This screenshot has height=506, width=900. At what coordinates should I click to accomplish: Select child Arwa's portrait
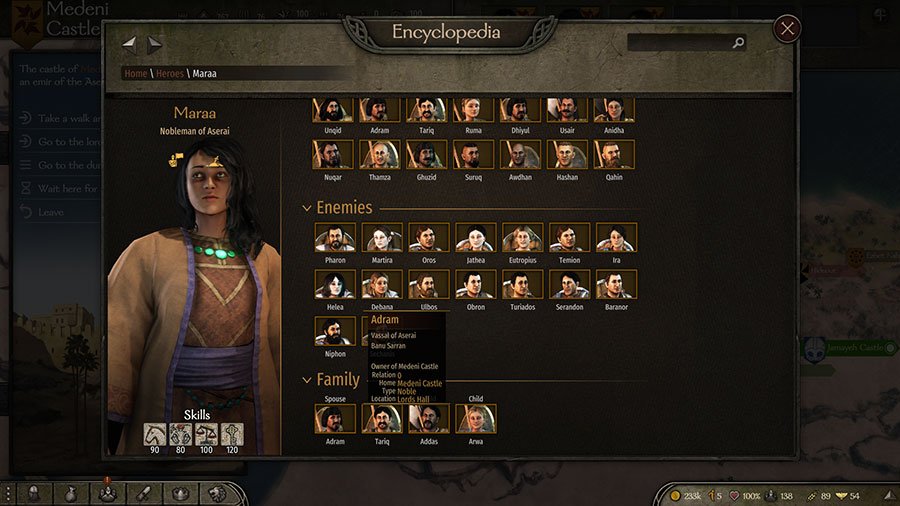[476, 419]
